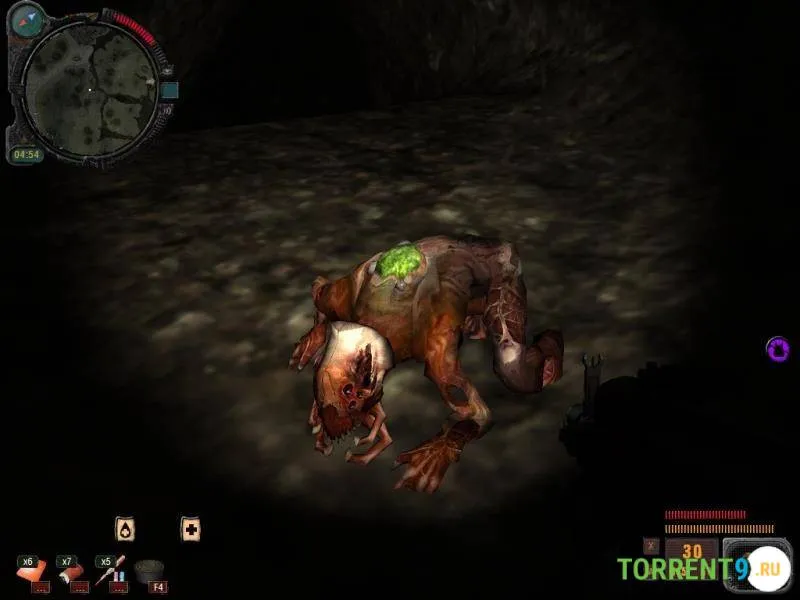
Task: Select the compass indicator above the minimap
Action: tap(27, 18)
